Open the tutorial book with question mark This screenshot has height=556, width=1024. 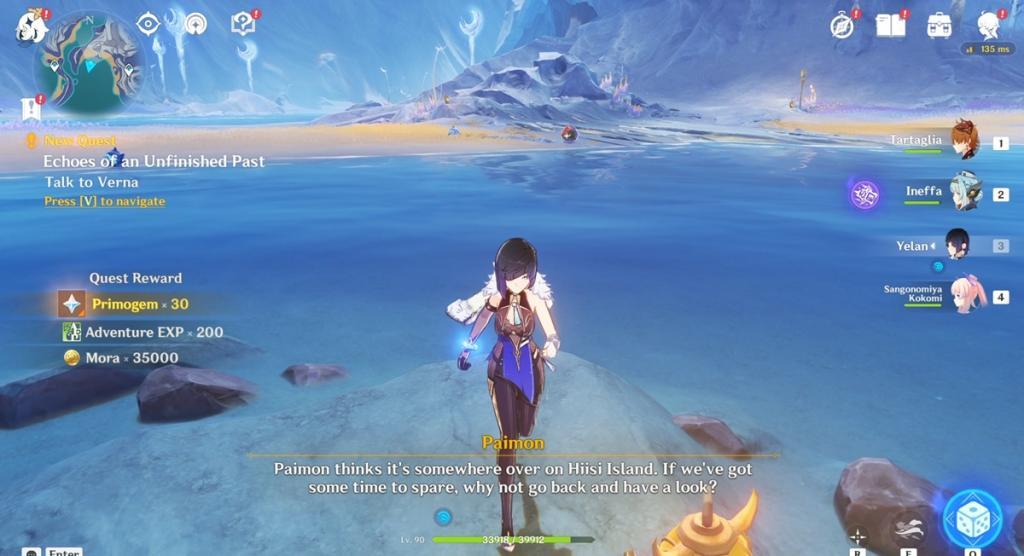[x=243, y=22]
